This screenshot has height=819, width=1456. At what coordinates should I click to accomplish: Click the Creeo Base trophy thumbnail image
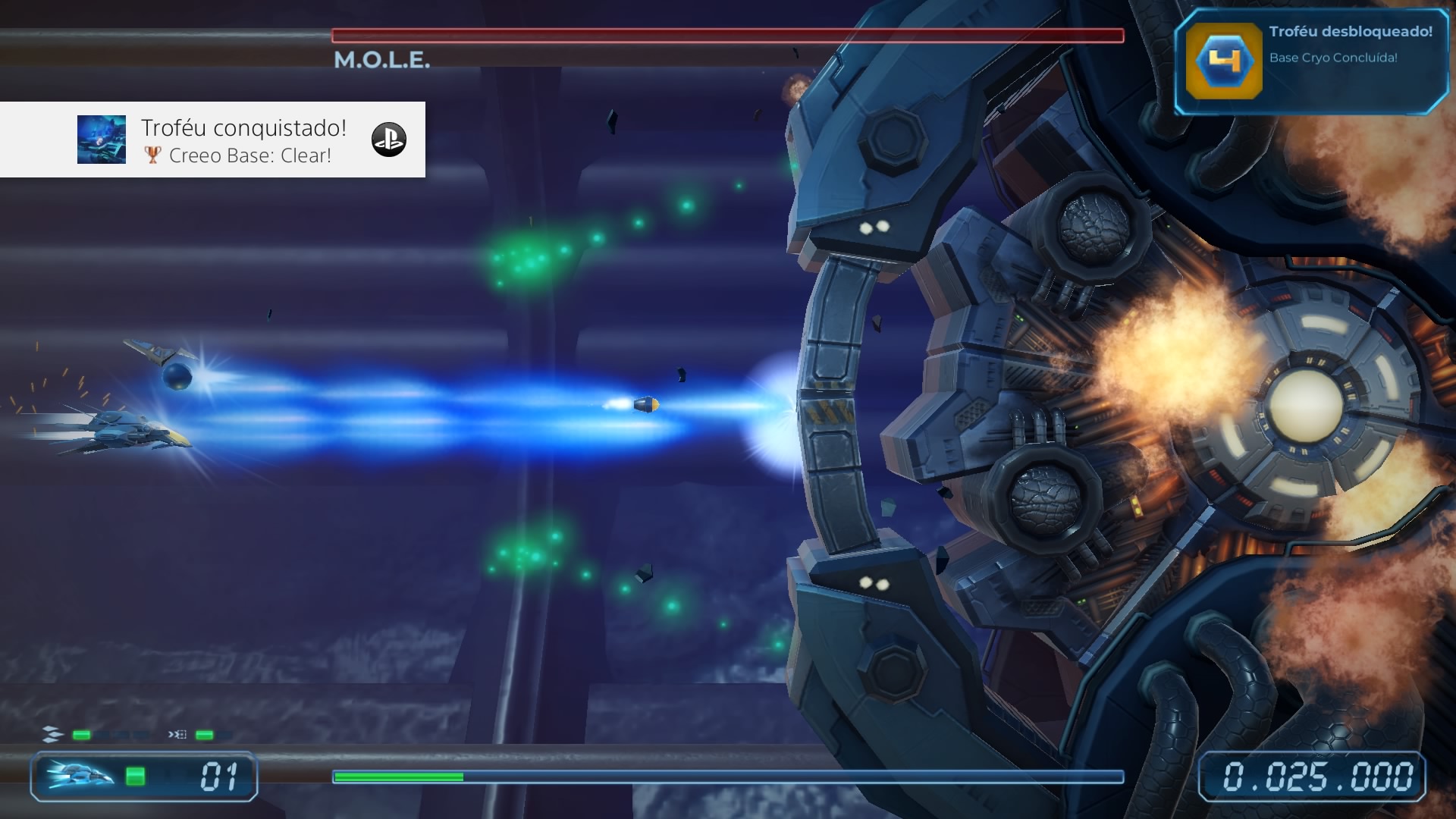(102, 140)
